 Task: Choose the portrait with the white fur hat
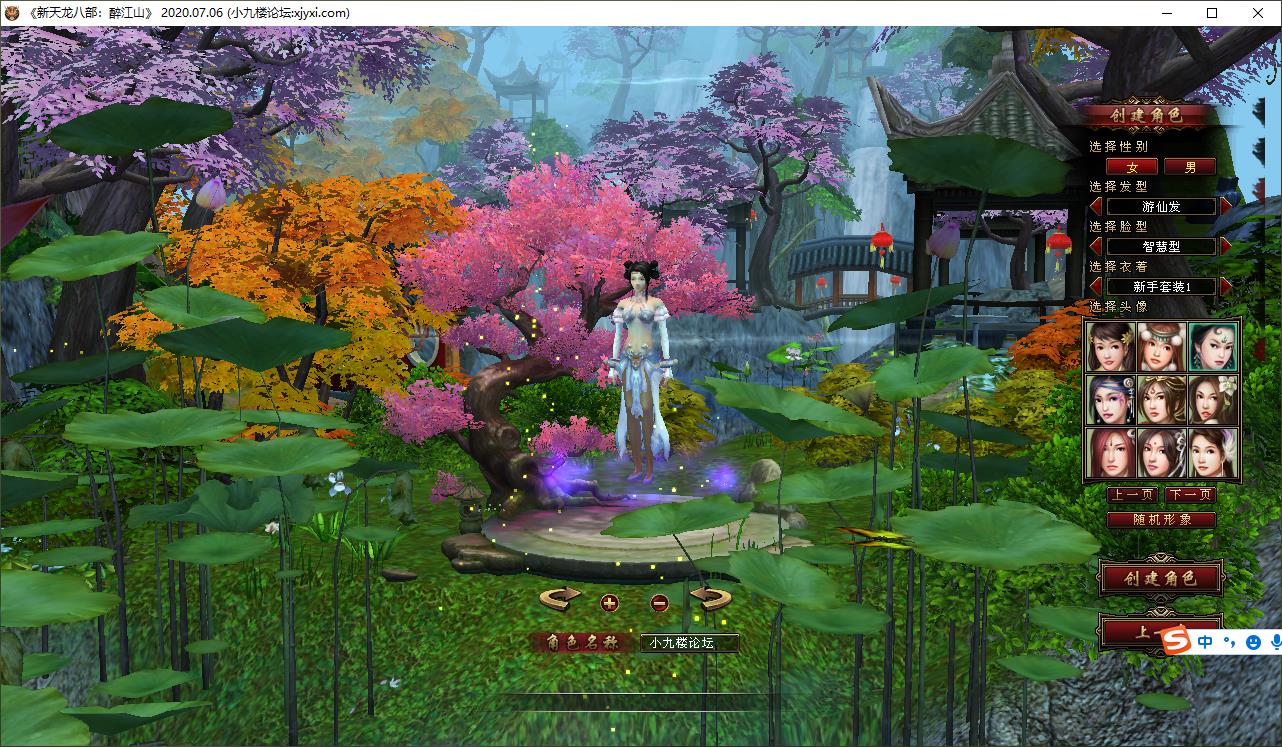1162,346
